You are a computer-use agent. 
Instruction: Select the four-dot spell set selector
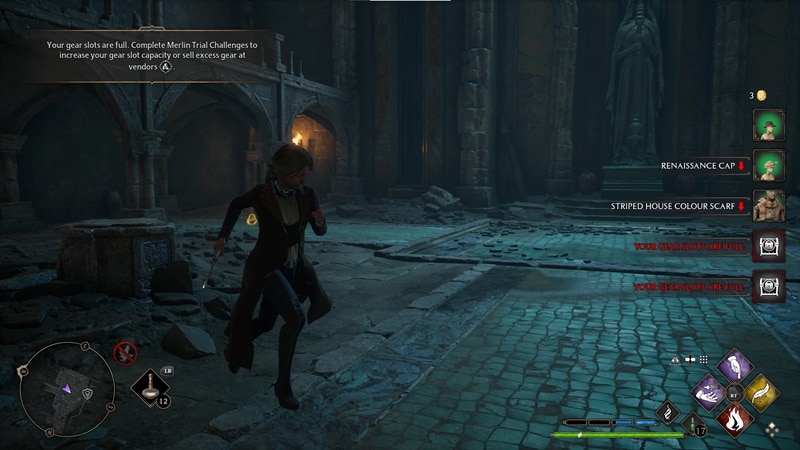tap(771, 427)
